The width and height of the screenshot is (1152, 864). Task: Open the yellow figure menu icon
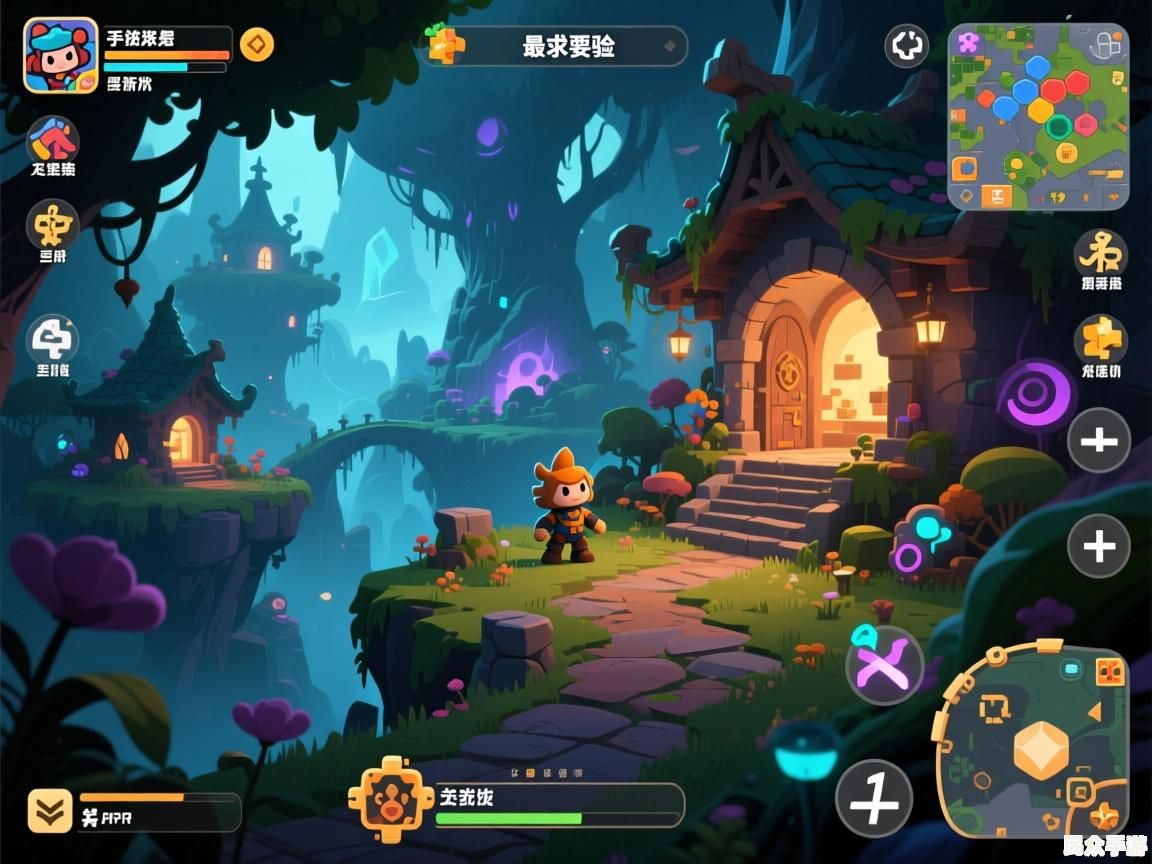coord(52,225)
